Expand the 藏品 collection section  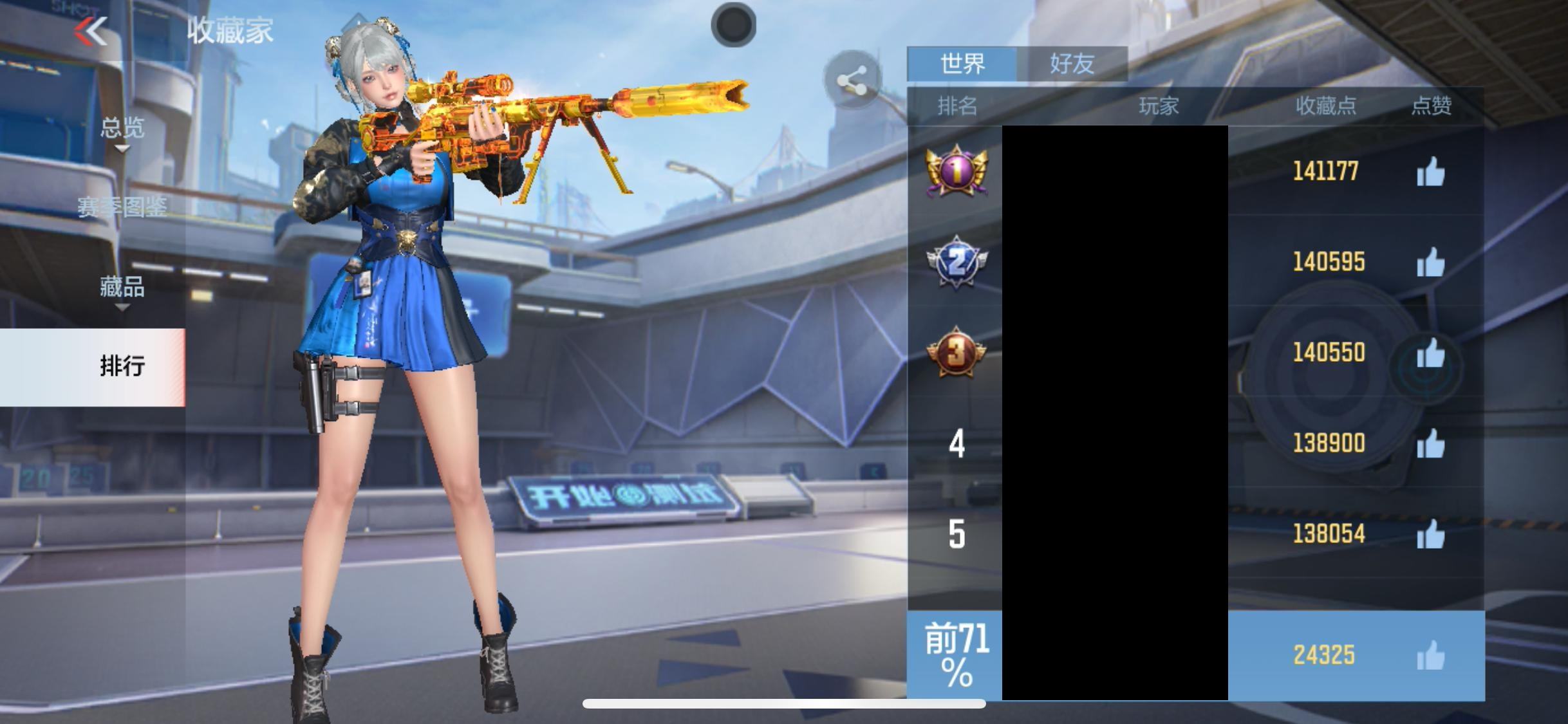pos(122,288)
